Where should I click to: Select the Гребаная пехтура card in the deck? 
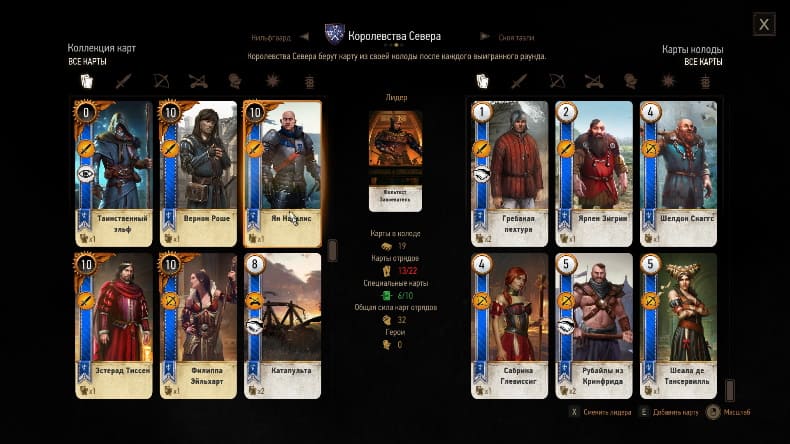click(x=510, y=172)
